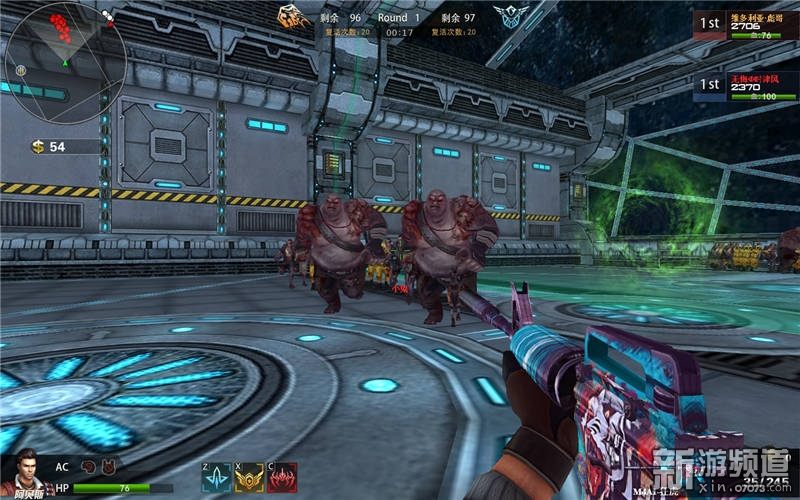
Task: Select the top 1st-place player scoreboard entry
Action: pyautogui.click(x=743, y=25)
